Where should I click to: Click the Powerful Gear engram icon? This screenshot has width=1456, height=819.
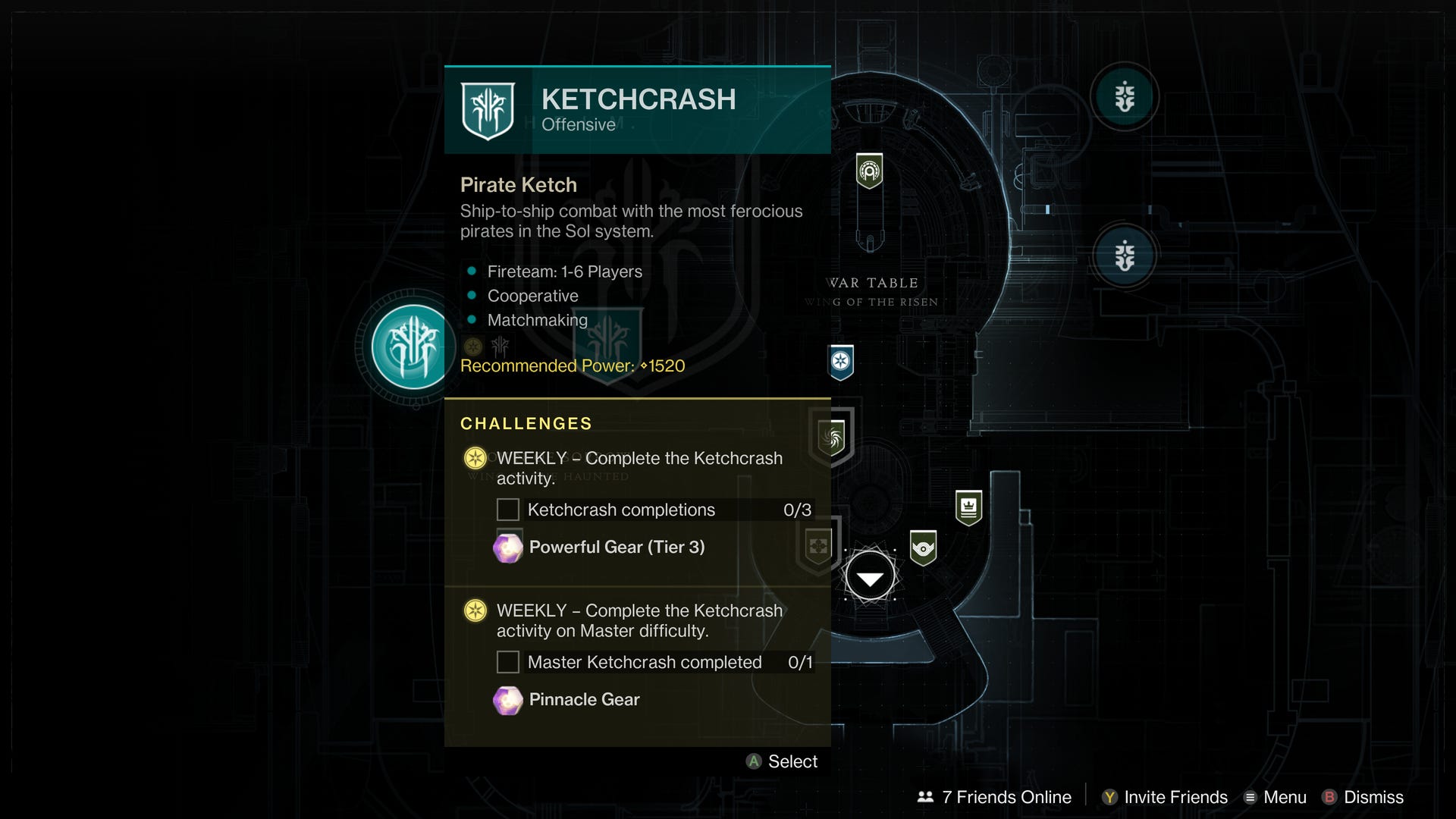point(509,547)
